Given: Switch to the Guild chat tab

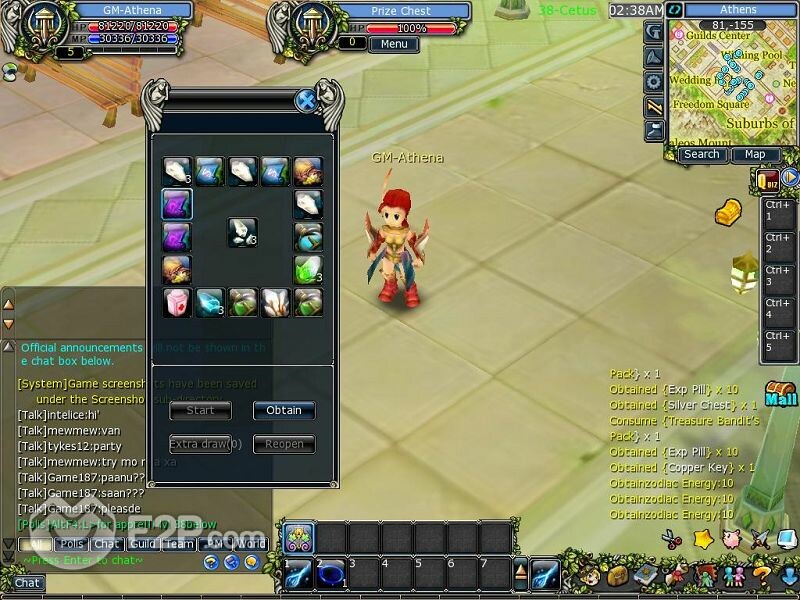Looking at the screenshot, I should point(142,544).
